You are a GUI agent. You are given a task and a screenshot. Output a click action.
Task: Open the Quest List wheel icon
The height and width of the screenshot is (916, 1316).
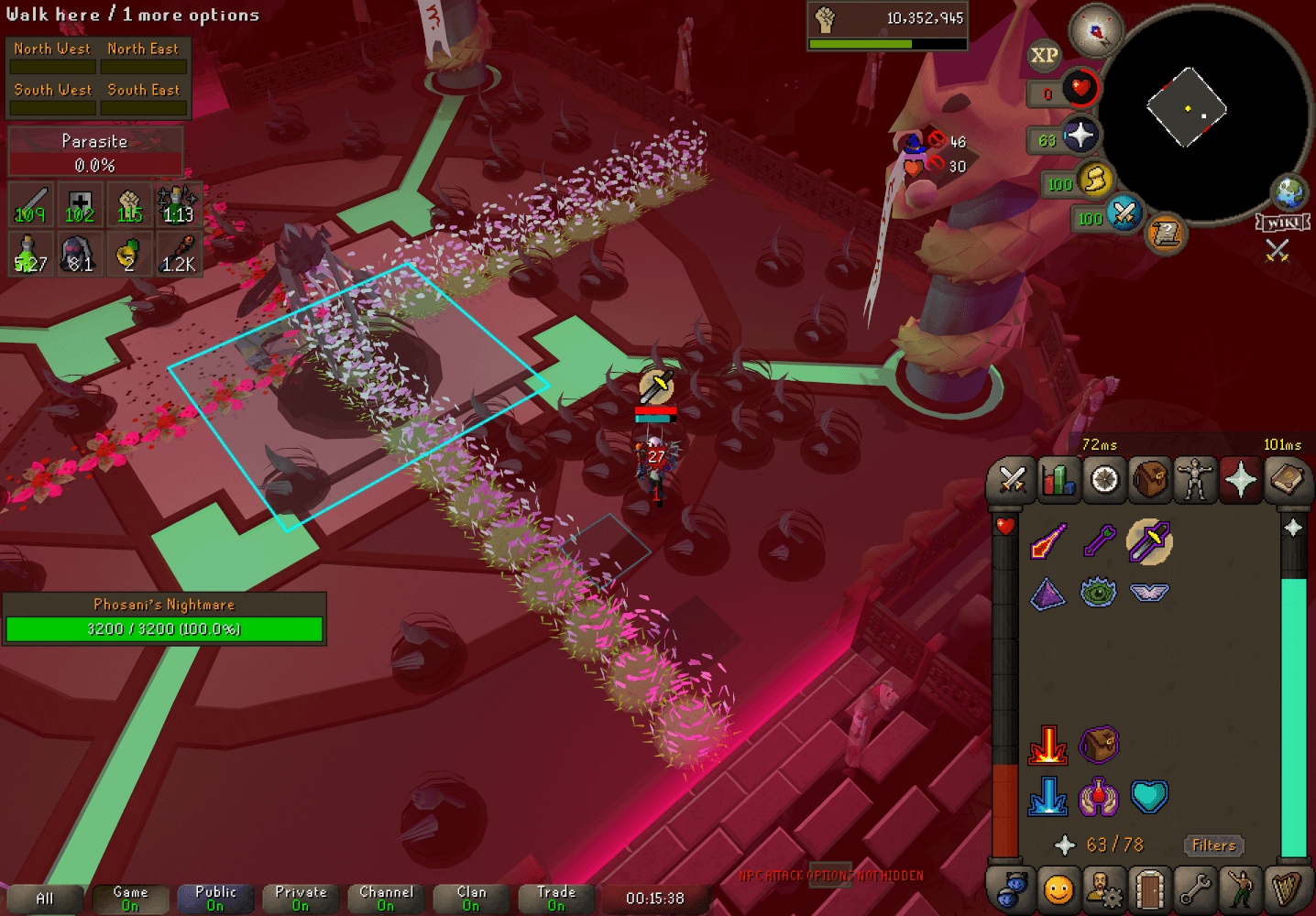(1104, 479)
